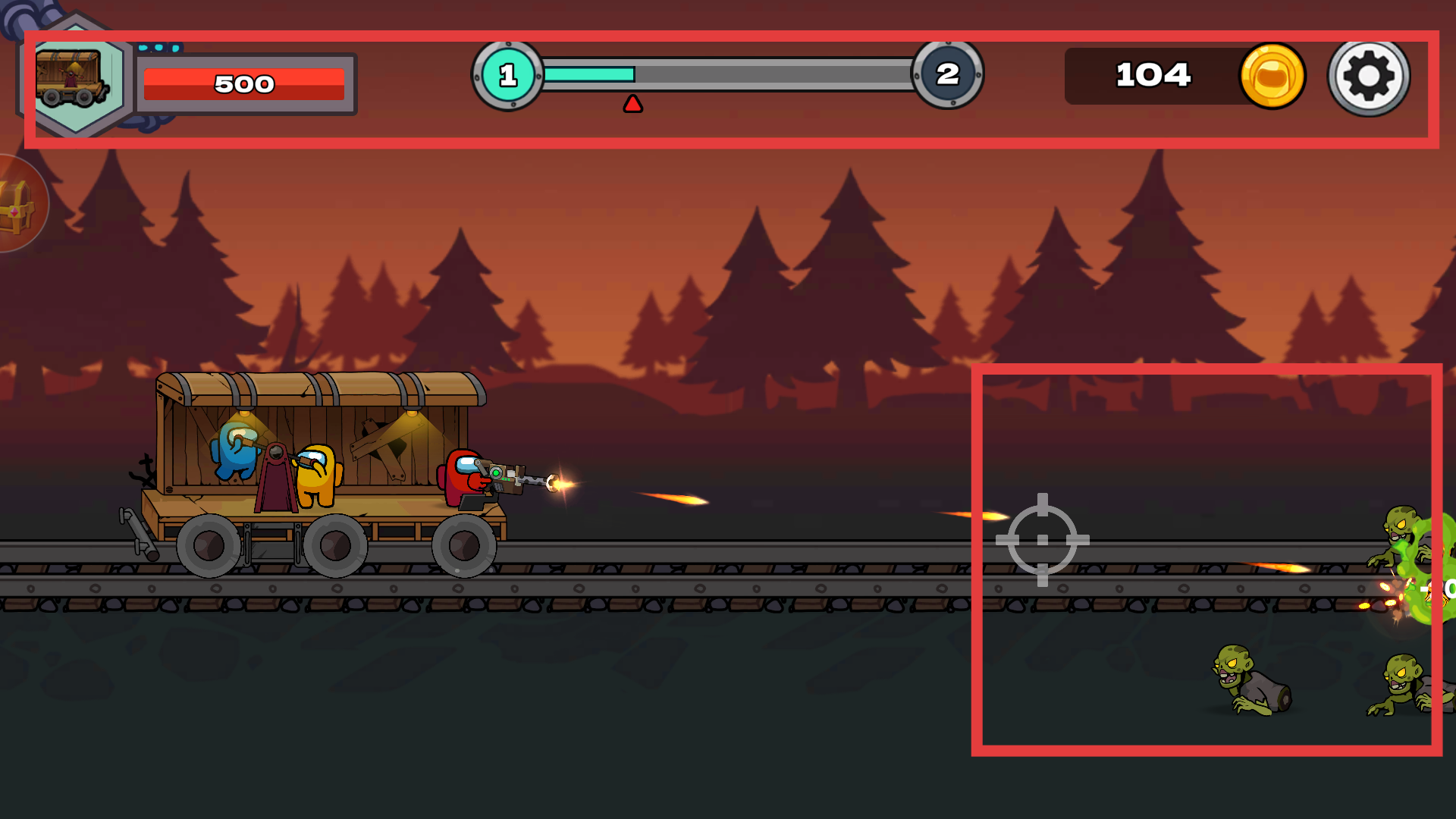
Task: Tap the gold coin icon
Action: pos(1272,76)
